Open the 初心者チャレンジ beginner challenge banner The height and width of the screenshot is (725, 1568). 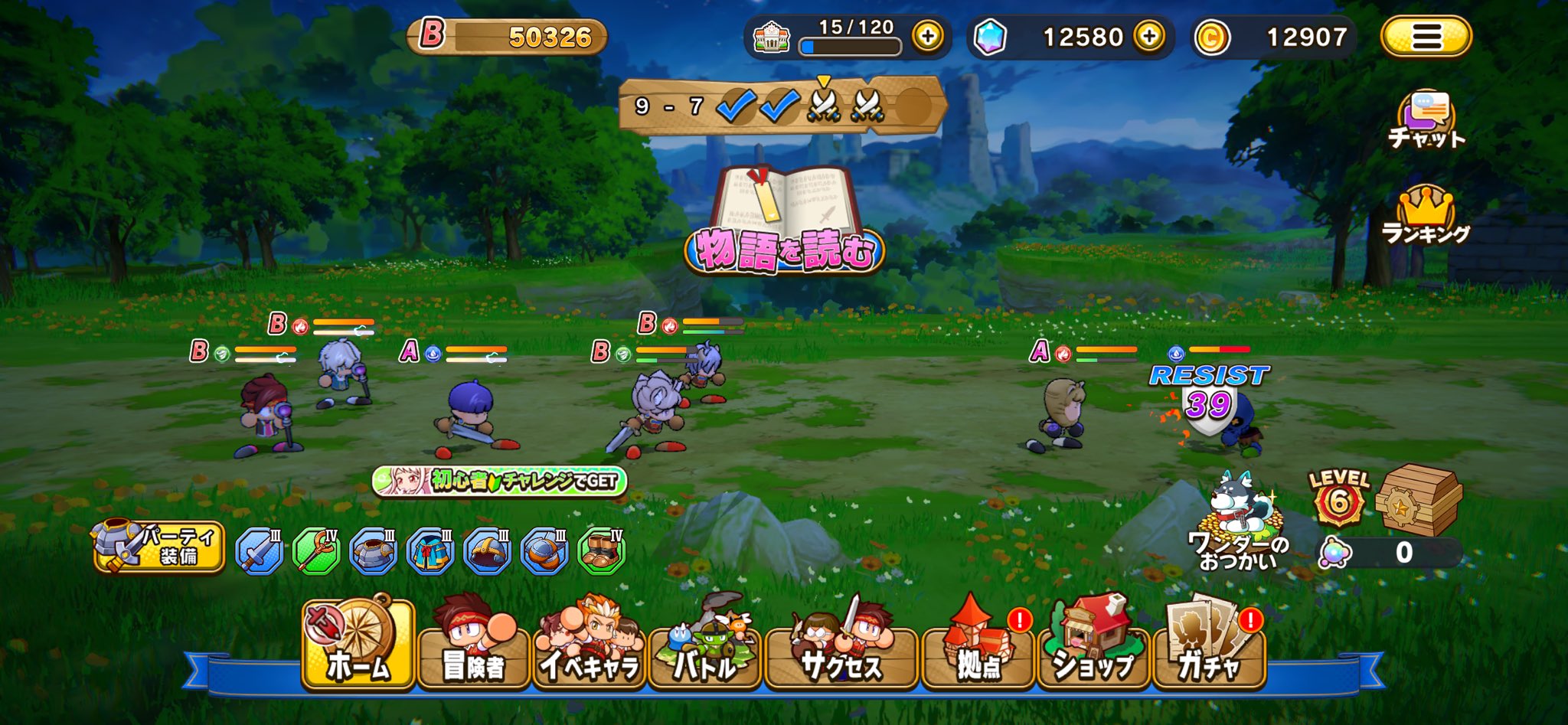click(499, 481)
